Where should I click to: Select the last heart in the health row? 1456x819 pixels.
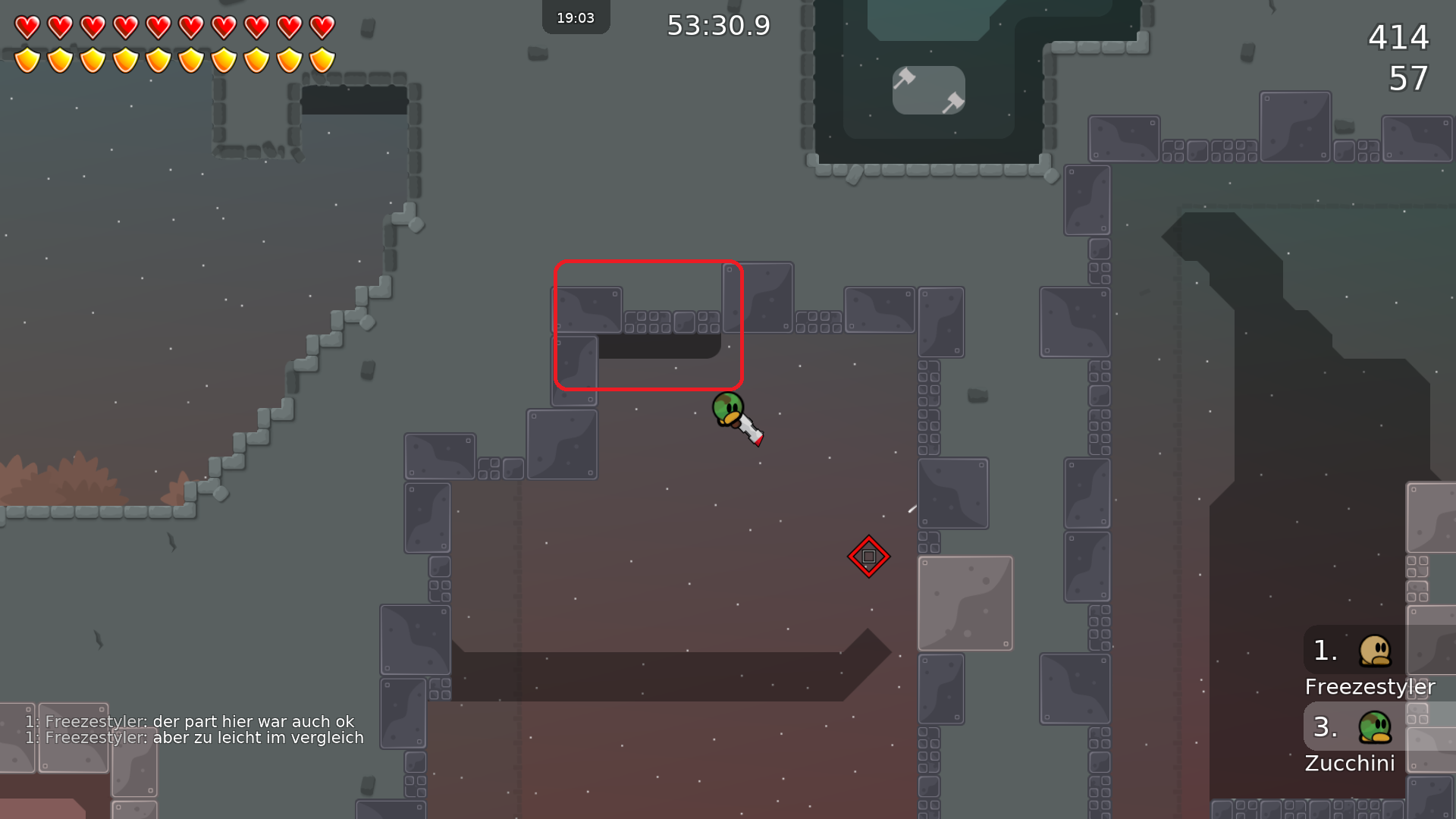coord(320,25)
